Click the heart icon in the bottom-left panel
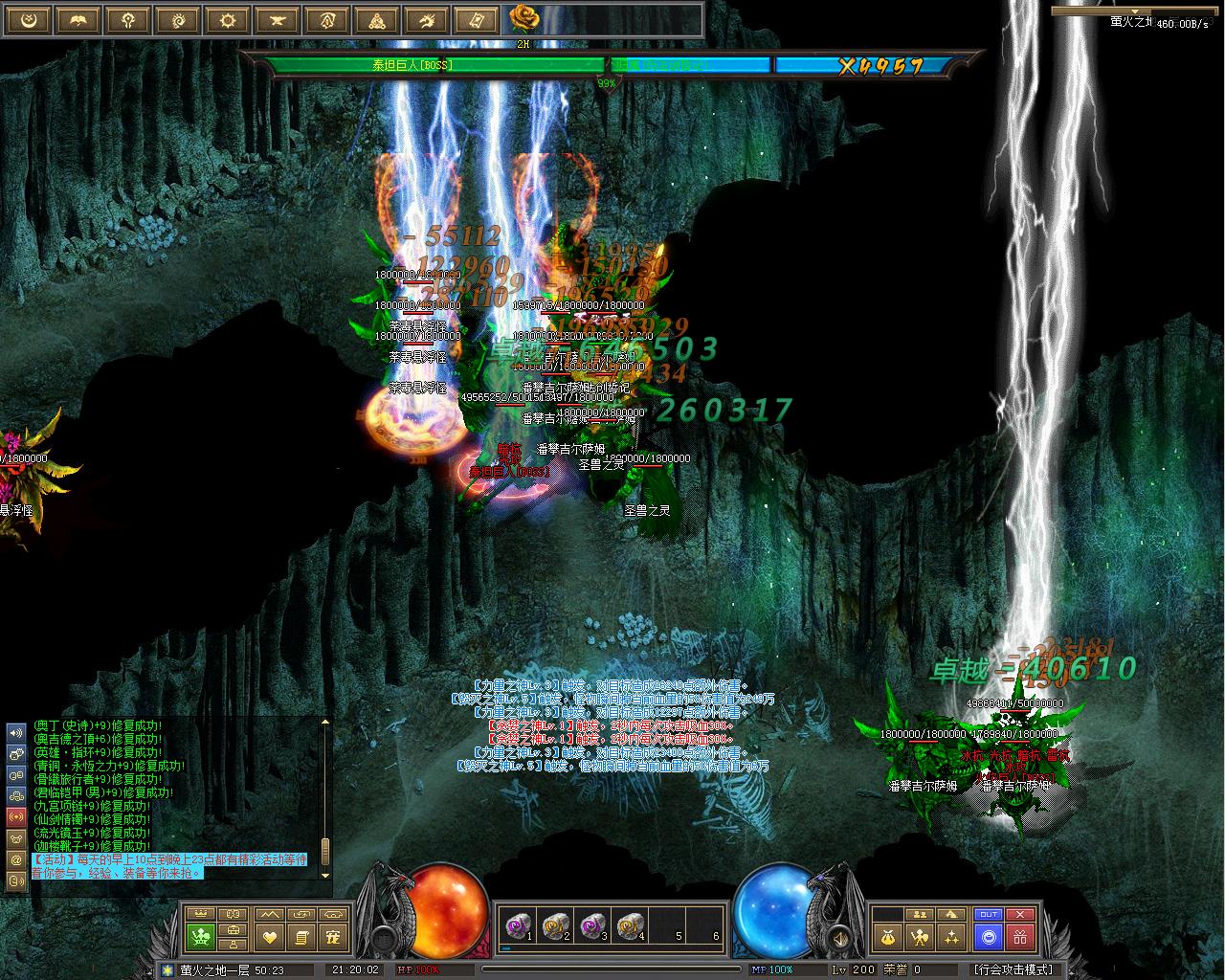This screenshot has width=1225, height=980. tap(270, 938)
